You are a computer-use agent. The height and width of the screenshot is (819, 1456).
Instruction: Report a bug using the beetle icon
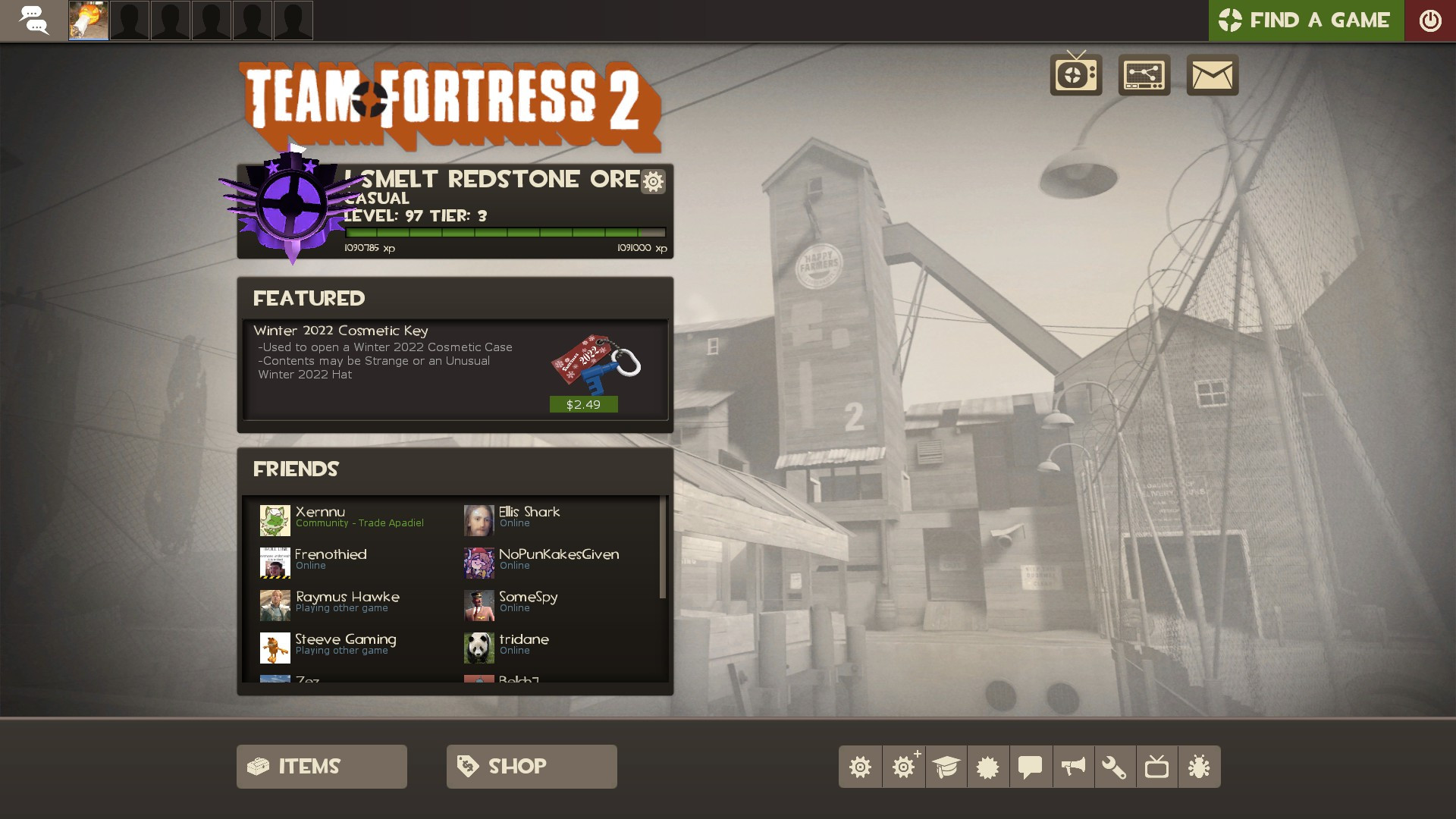(1200, 766)
